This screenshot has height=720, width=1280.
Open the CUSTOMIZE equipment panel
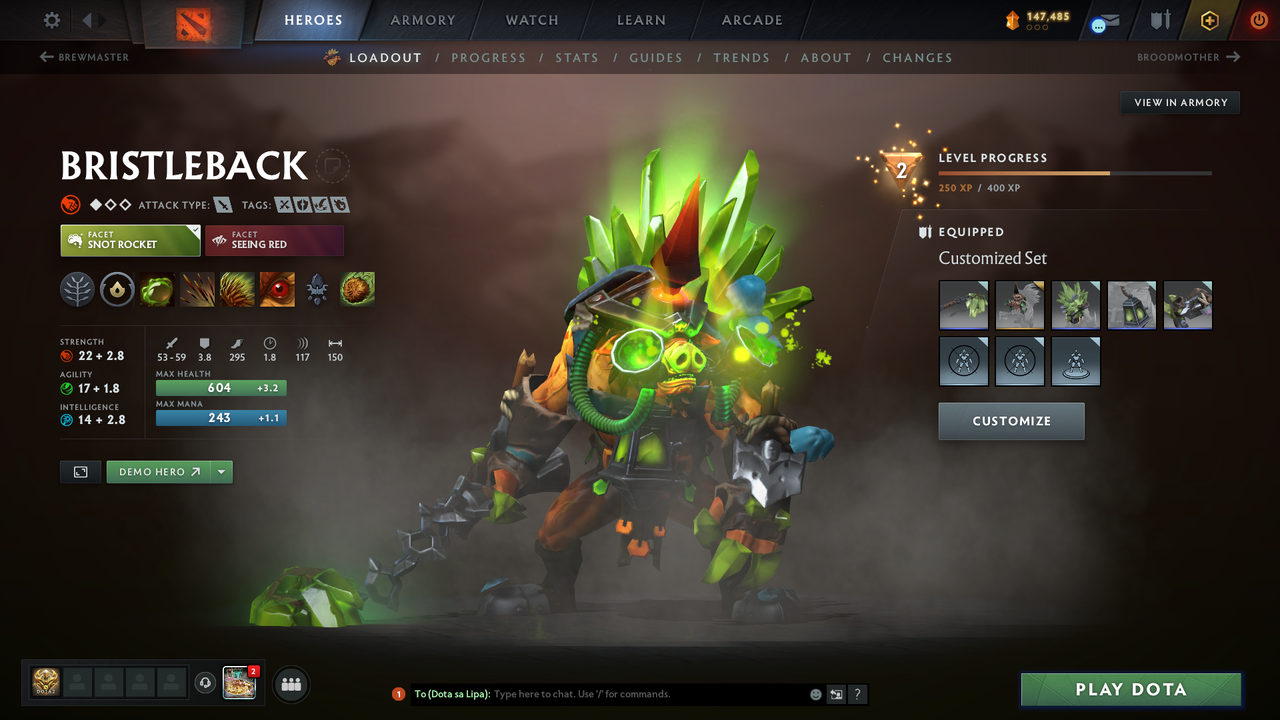(x=1011, y=421)
